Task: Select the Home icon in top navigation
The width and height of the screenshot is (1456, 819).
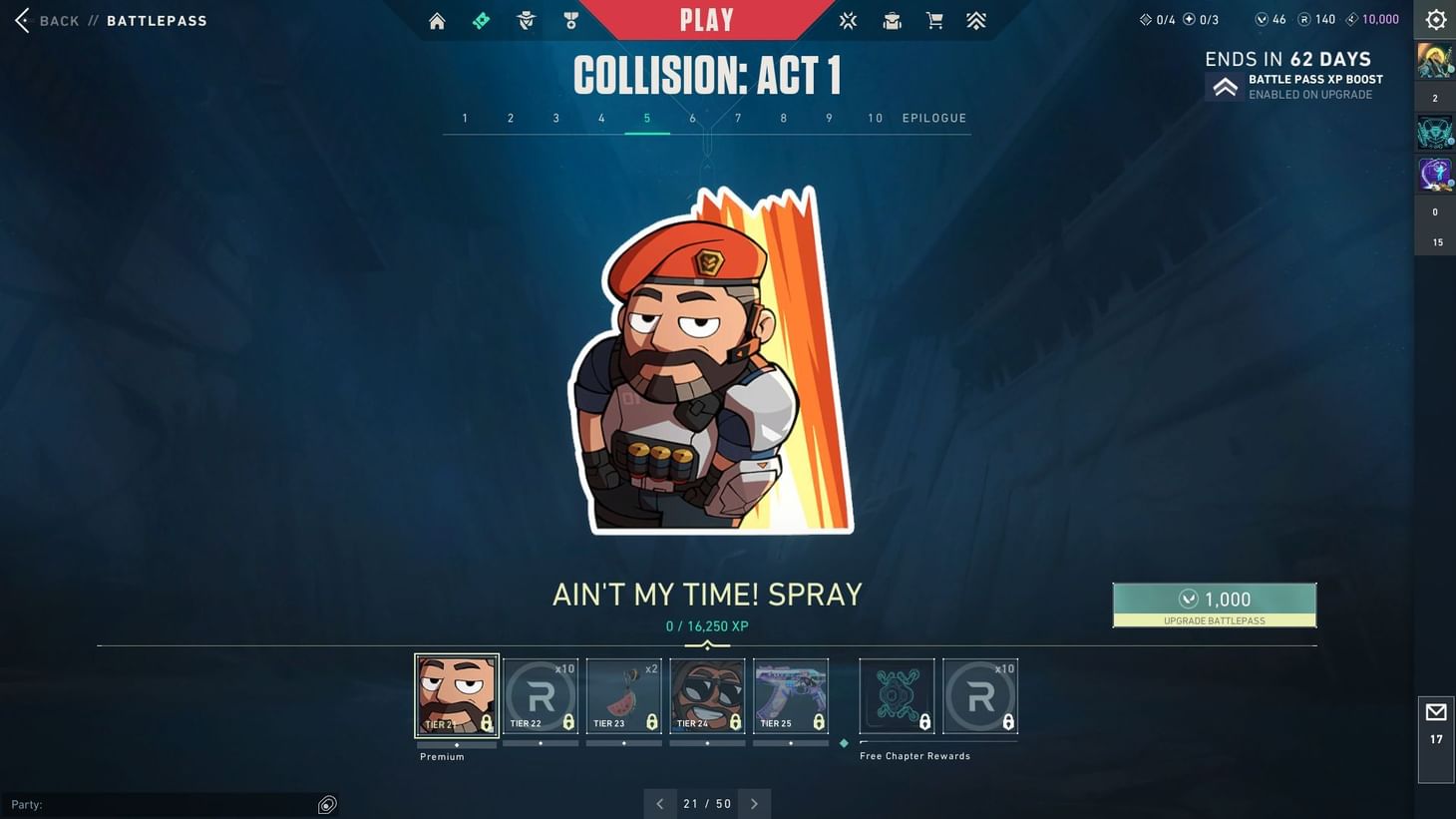Action: coord(437,20)
